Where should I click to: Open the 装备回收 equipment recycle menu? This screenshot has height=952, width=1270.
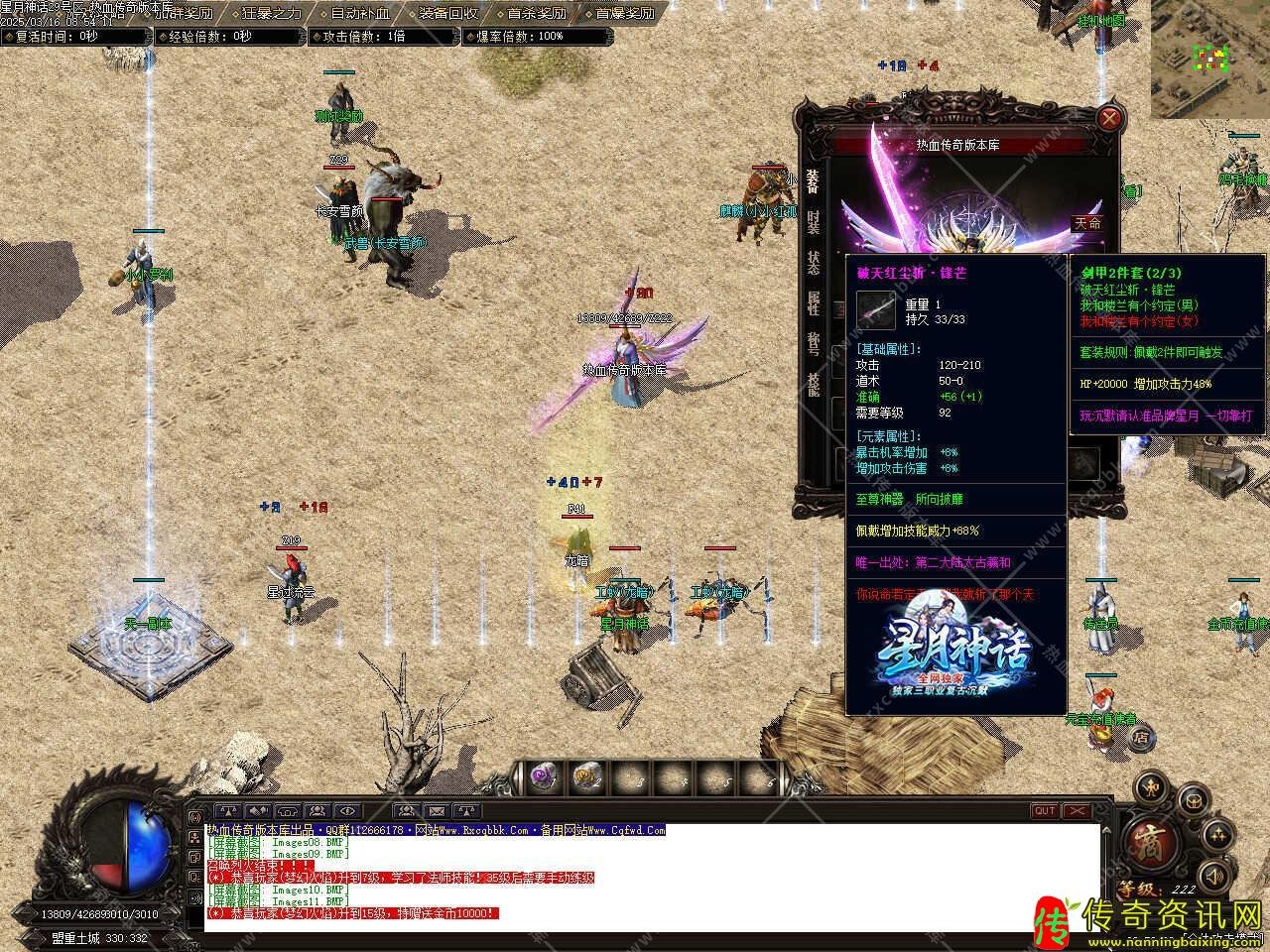tap(447, 14)
